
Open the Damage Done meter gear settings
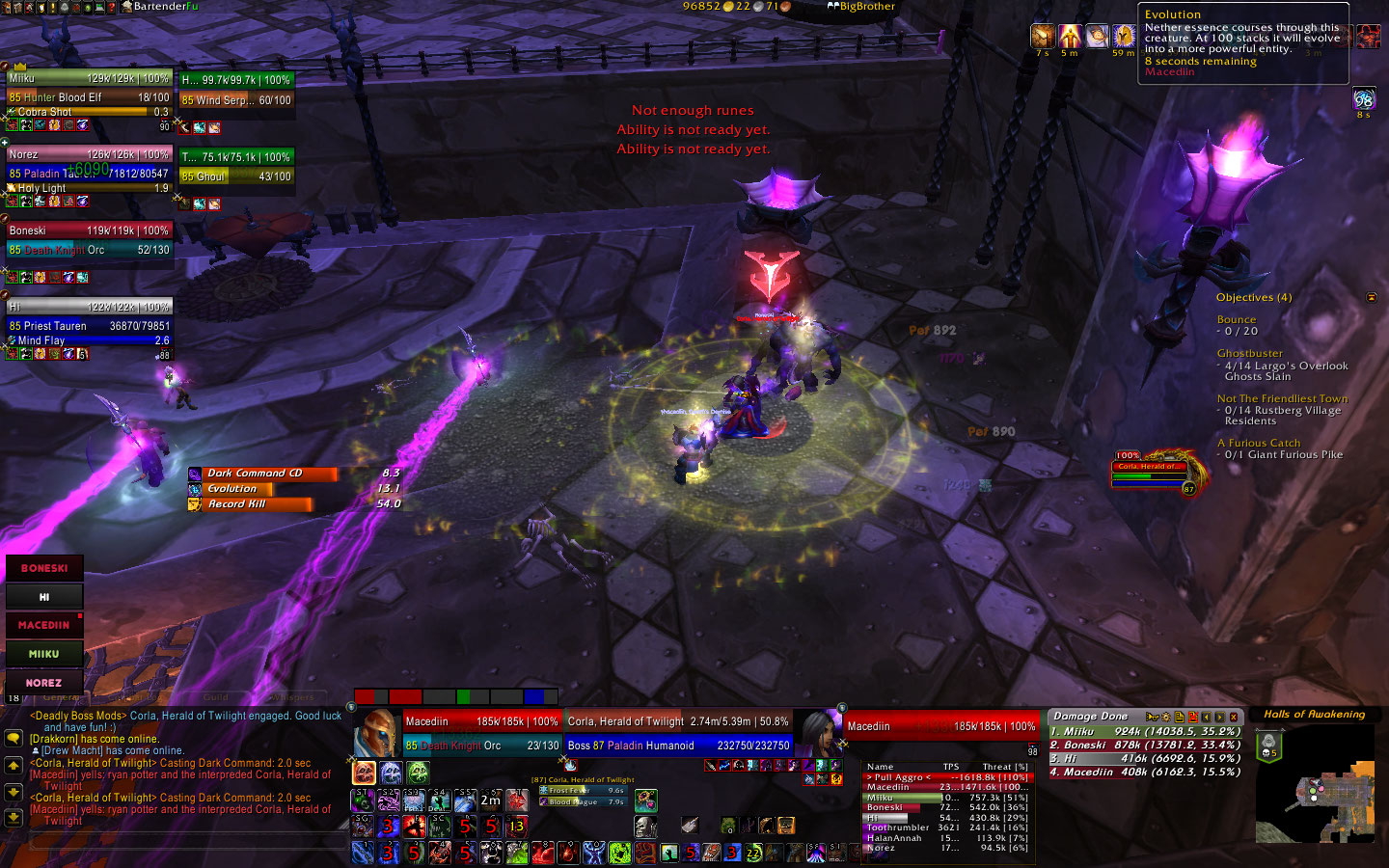pyautogui.click(x=1165, y=717)
